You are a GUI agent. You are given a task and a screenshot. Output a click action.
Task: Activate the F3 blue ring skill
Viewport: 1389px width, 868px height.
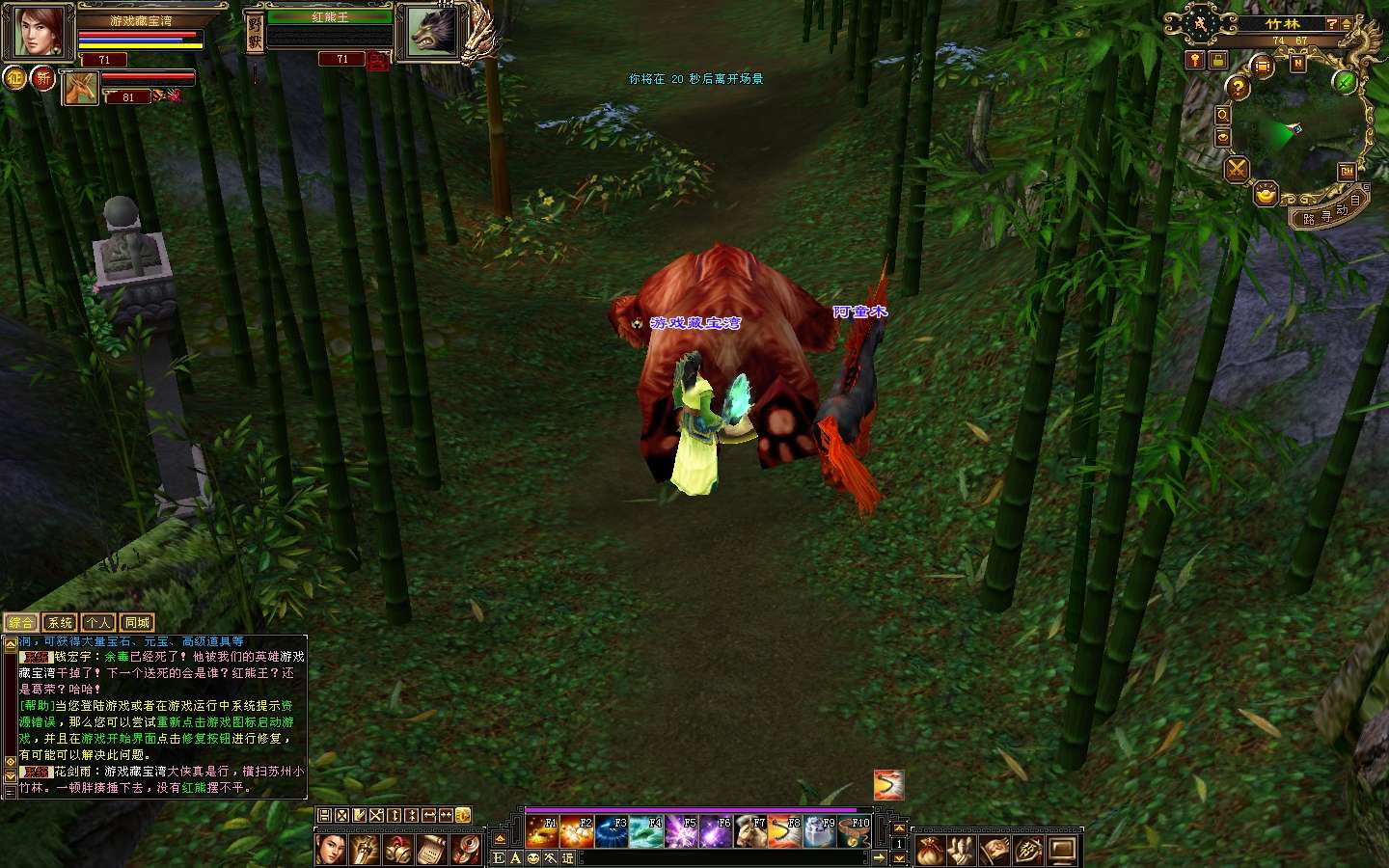point(612,831)
